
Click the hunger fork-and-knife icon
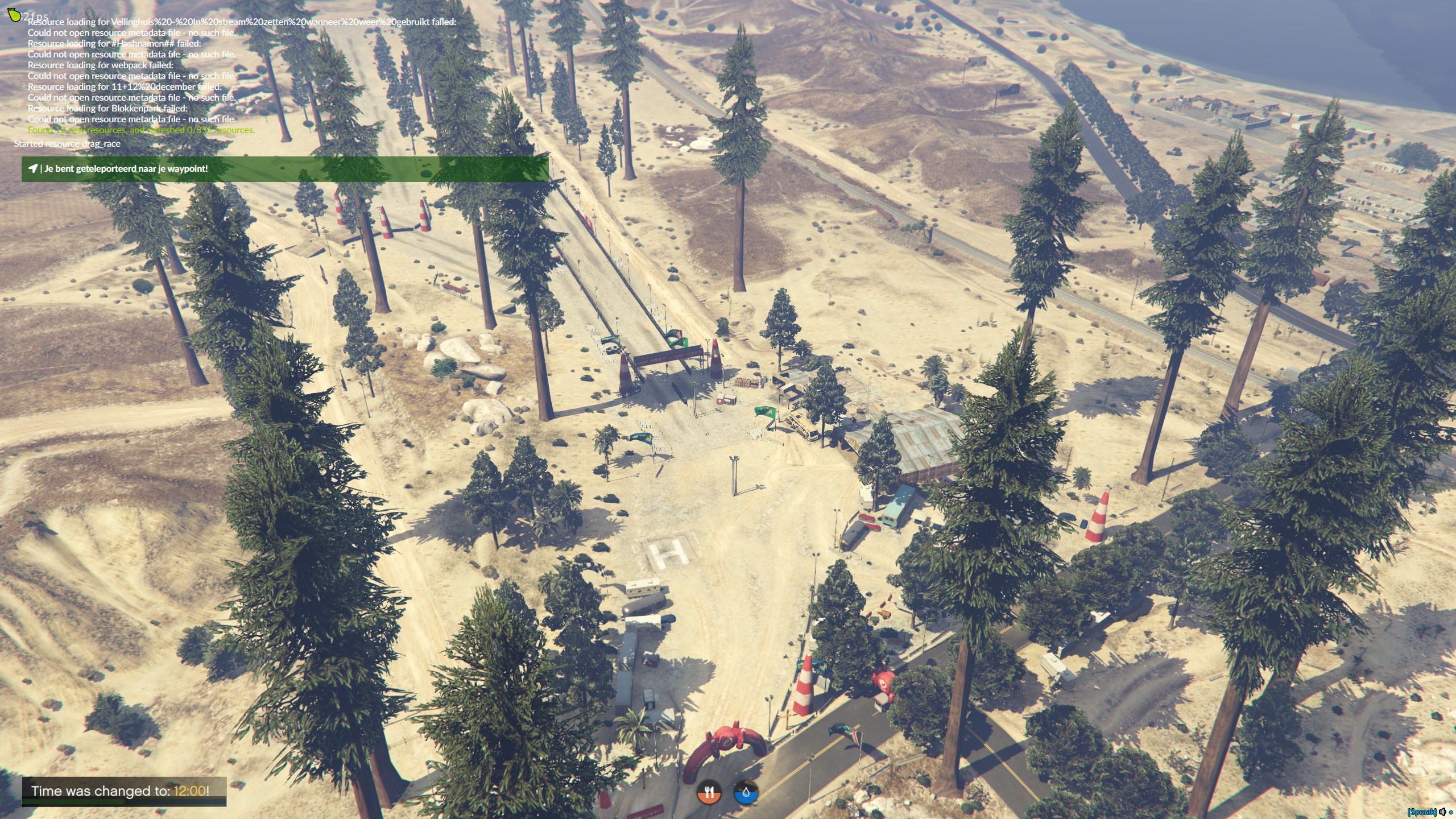pos(709,793)
